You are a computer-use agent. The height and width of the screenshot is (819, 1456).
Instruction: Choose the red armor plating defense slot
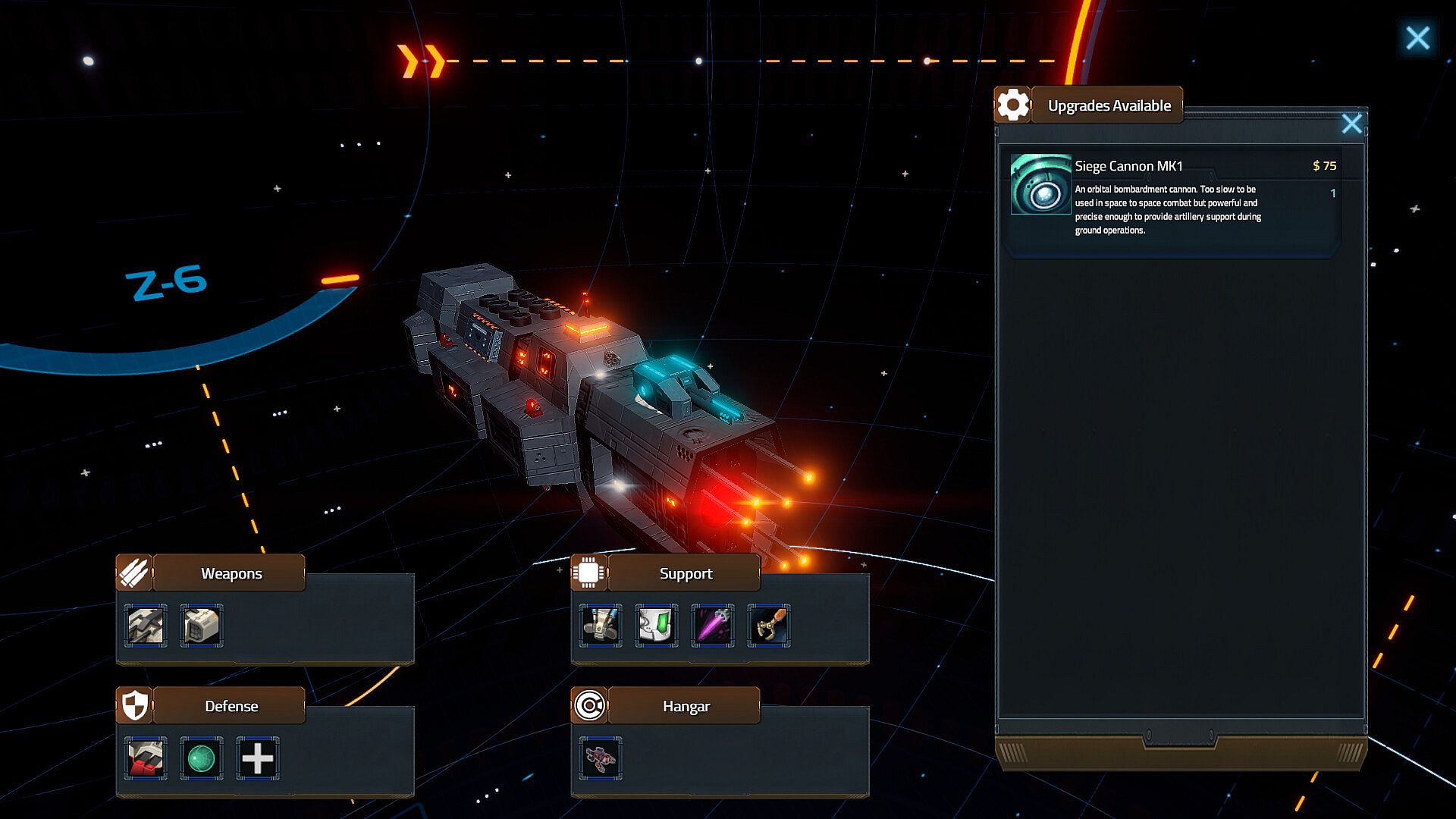pos(146,758)
